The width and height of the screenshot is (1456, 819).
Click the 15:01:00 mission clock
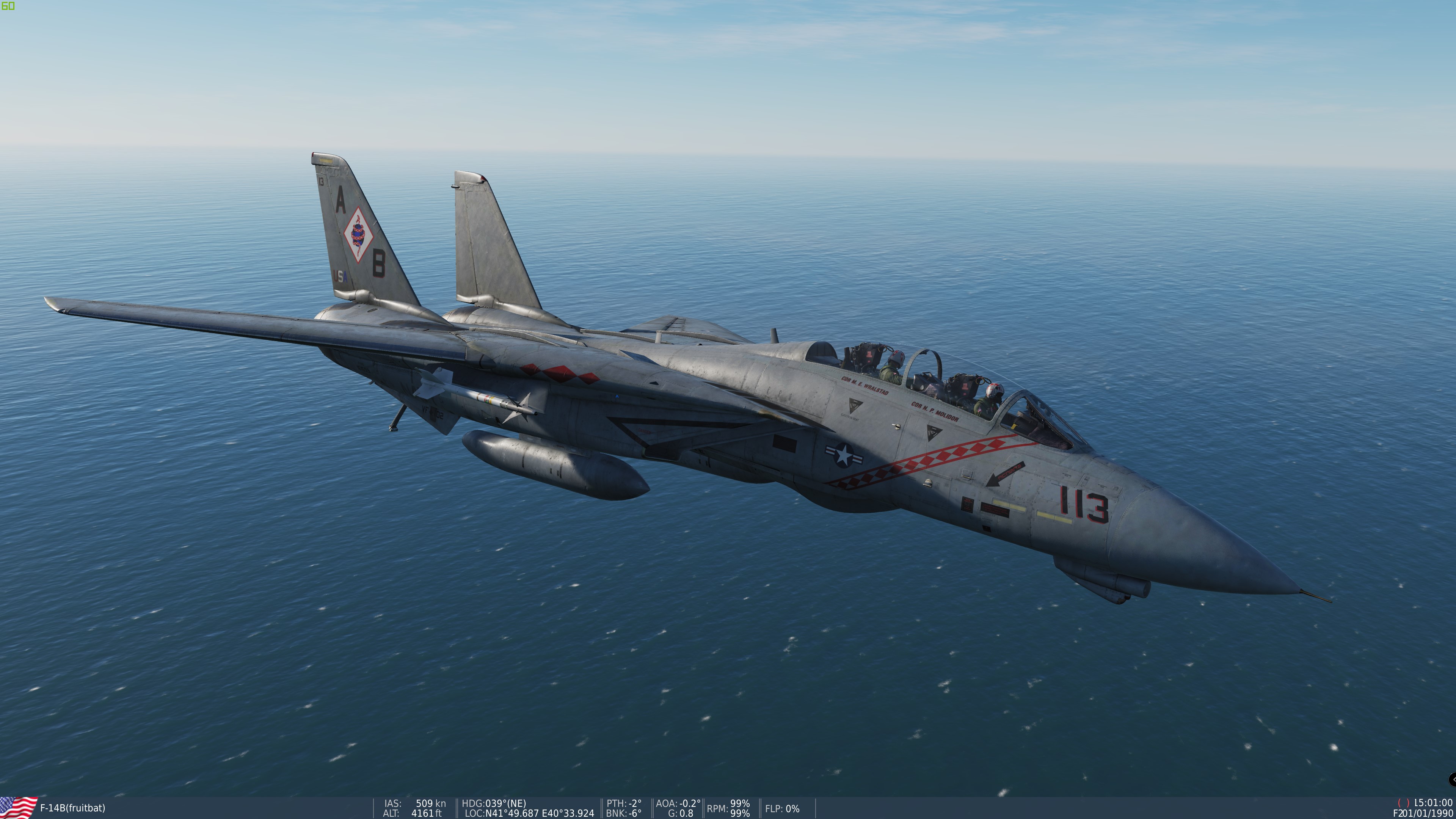[1435, 803]
